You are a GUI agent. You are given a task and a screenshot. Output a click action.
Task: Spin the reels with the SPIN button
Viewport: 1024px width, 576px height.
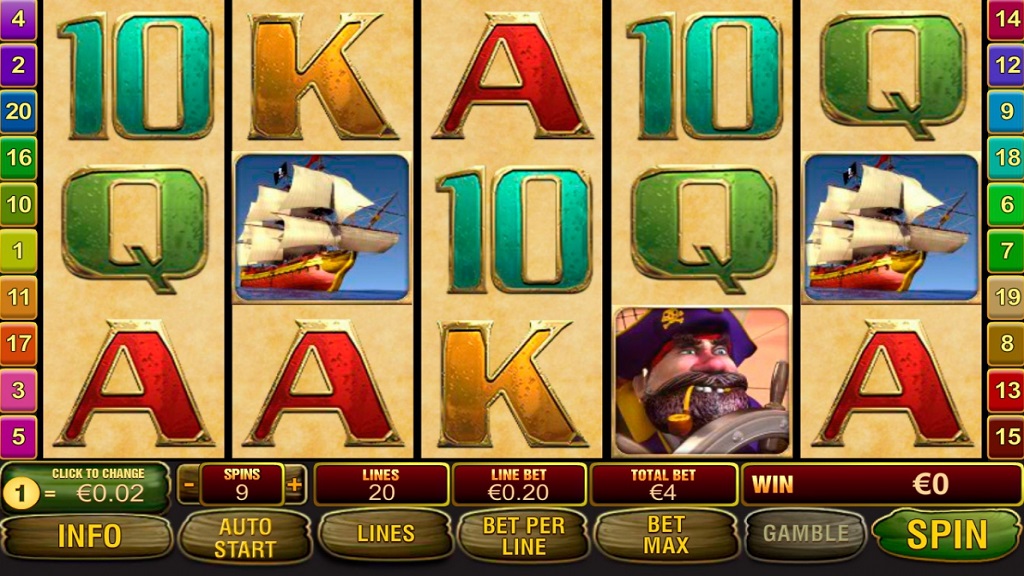tap(945, 535)
